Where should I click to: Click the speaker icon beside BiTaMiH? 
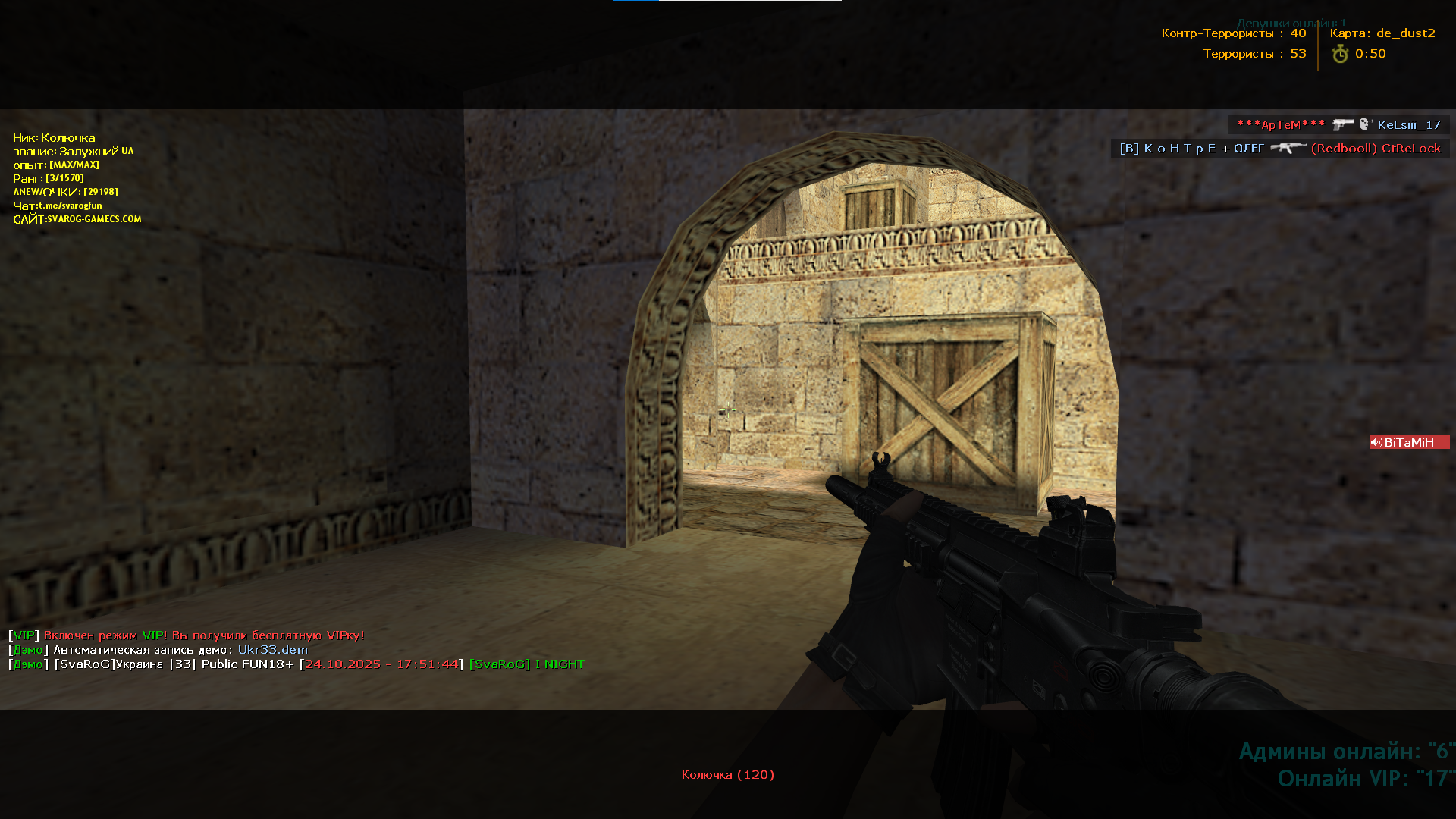pyautogui.click(x=1378, y=442)
